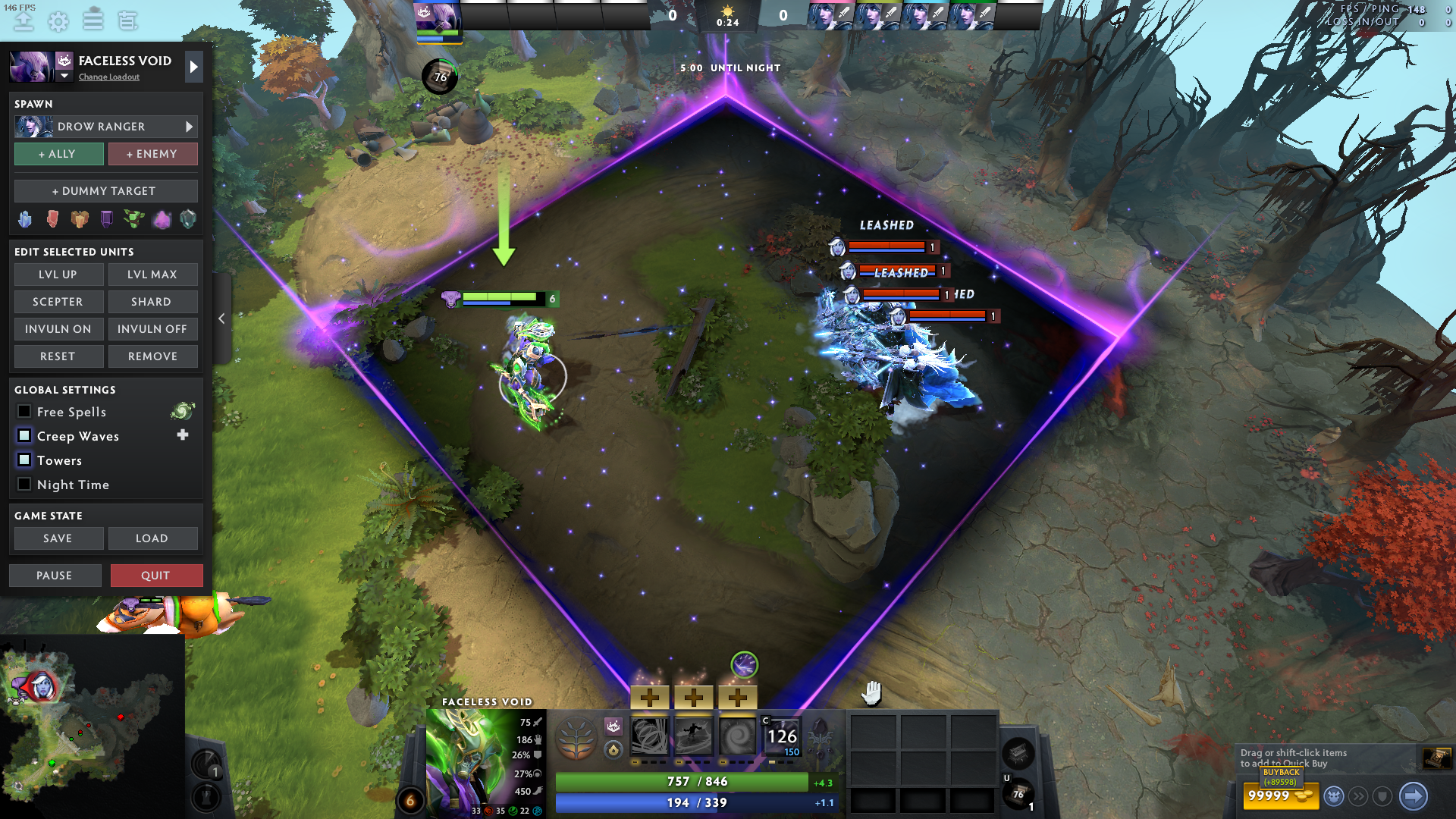The image size is (1456, 819).
Task: Turn invulnerability on
Action: pos(58,329)
